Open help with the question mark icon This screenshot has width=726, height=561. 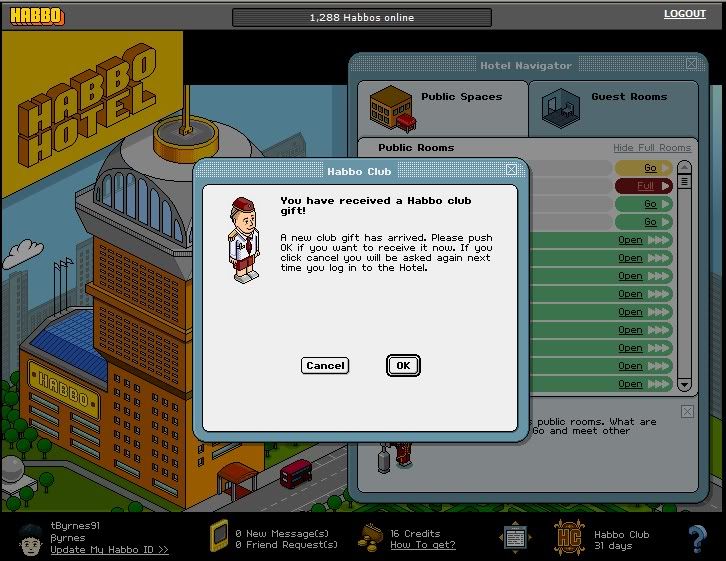click(697, 538)
